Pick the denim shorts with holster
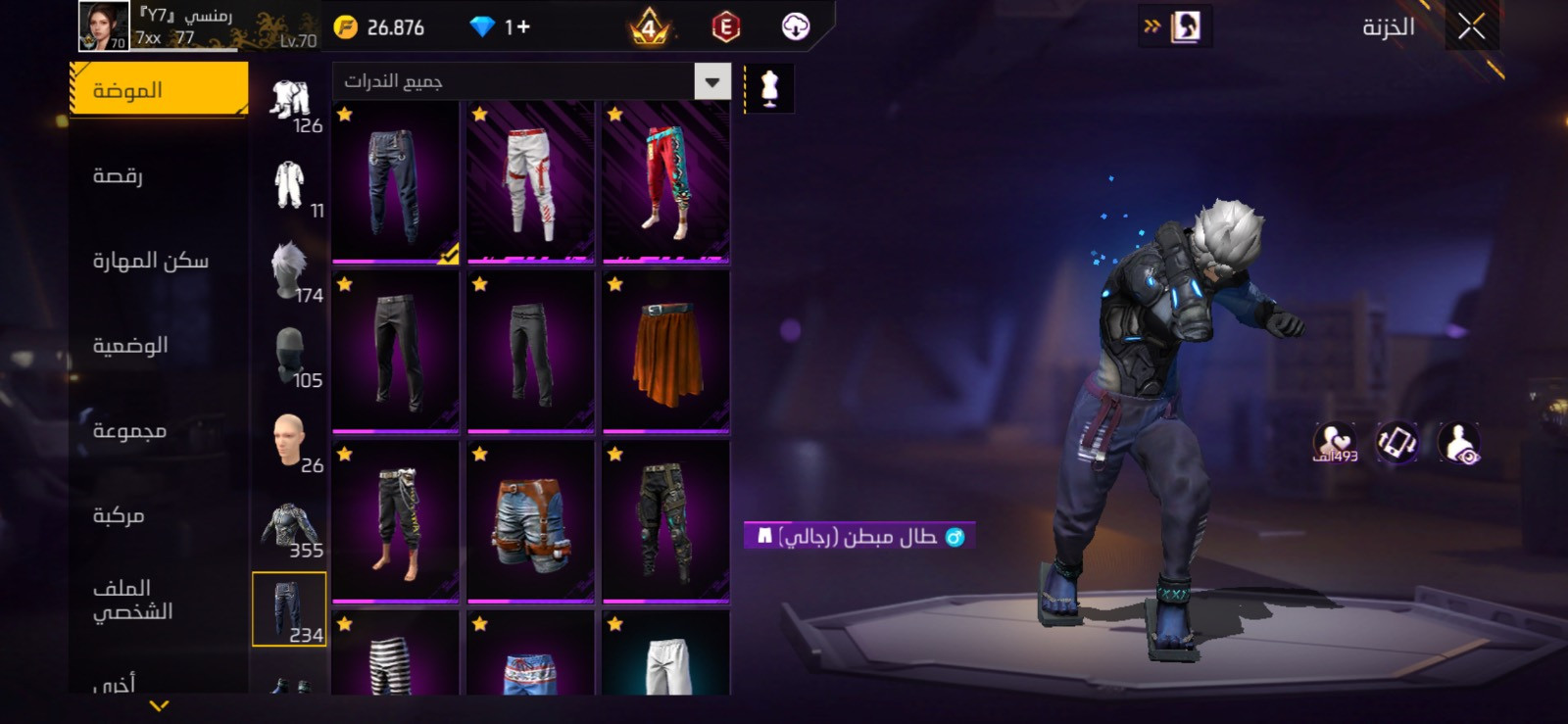Image resolution: width=1568 pixels, height=724 pixels. pyautogui.click(x=530, y=522)
